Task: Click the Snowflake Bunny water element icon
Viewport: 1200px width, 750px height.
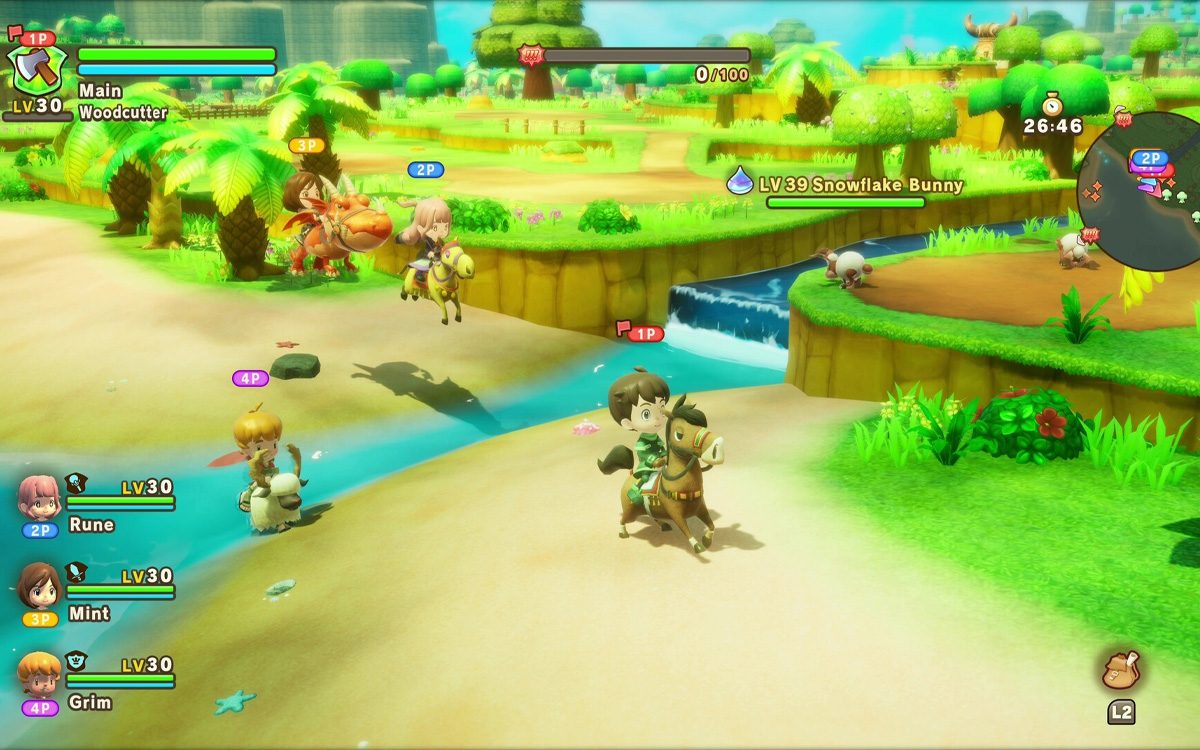Action: click(740, 181)
